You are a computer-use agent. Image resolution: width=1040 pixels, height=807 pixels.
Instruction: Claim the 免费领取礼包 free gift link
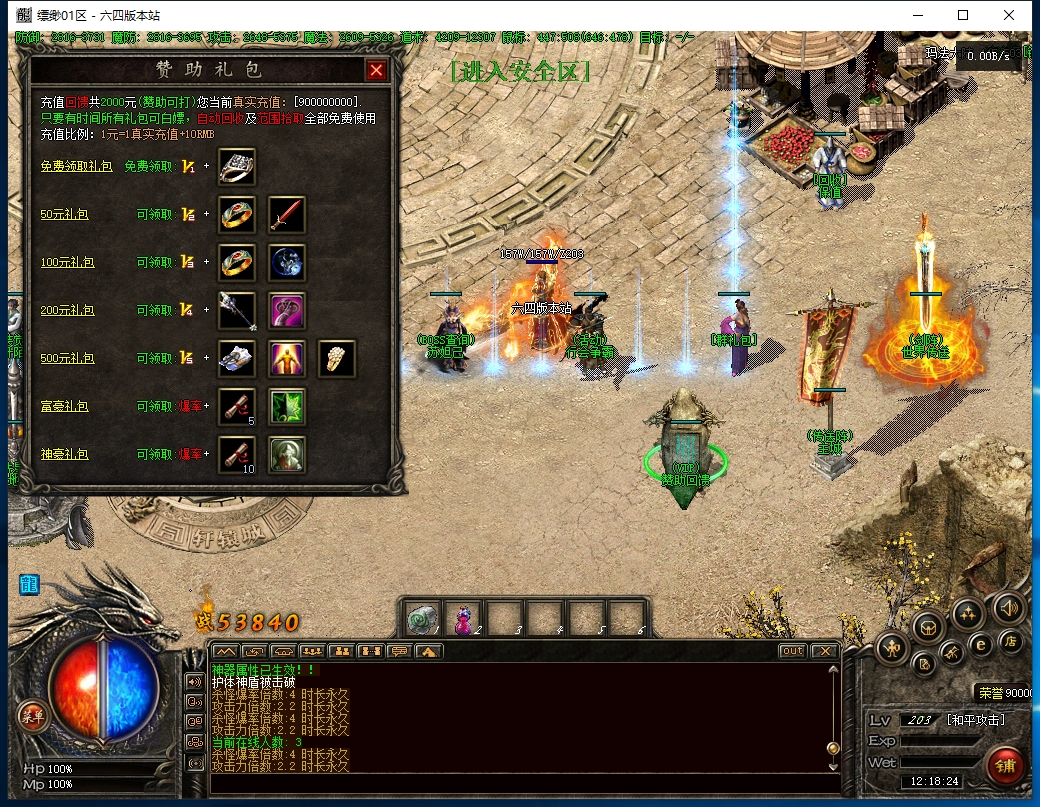pos(76,166)
